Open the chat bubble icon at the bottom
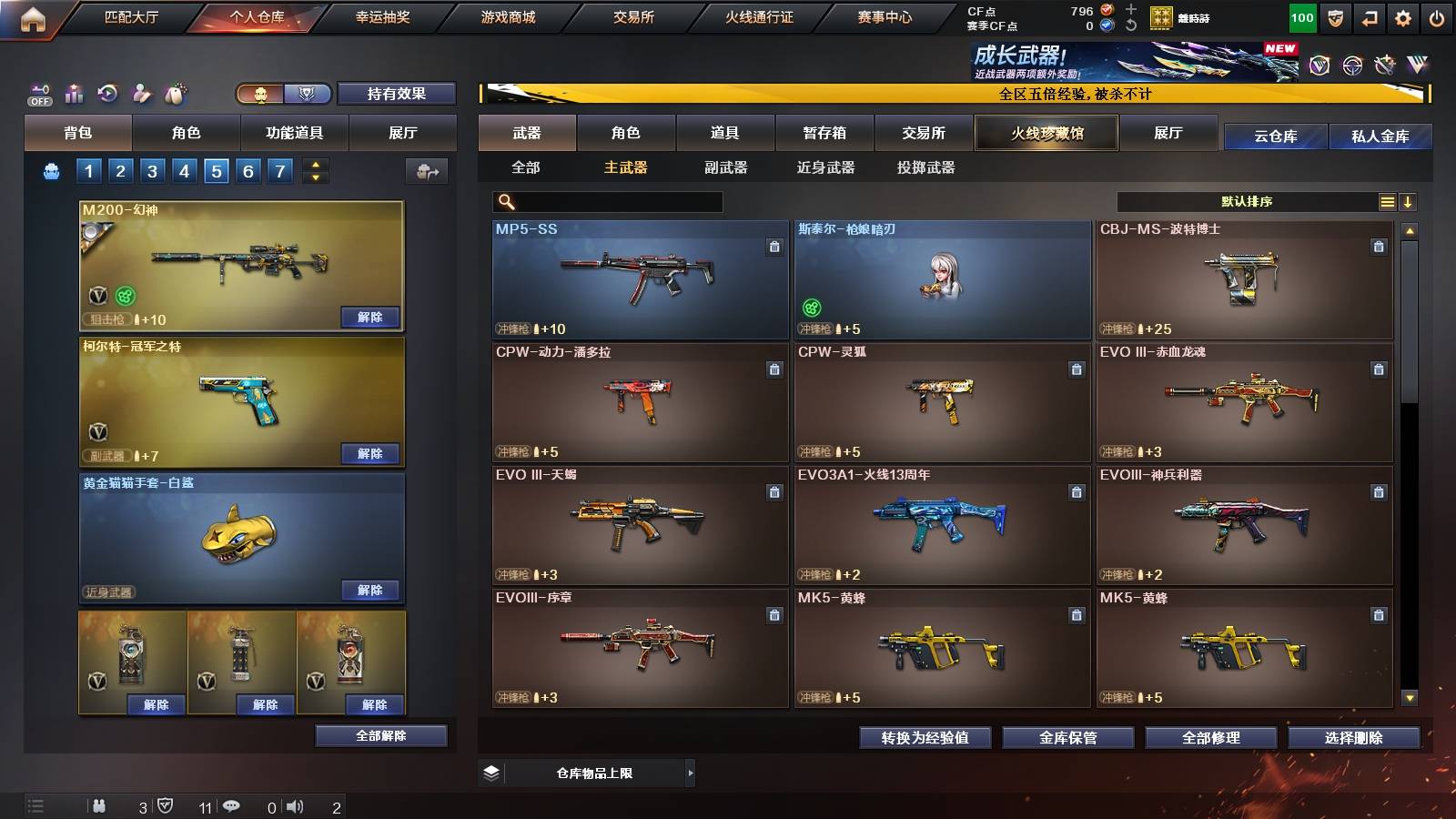The width and height of the screenshot is (1456, 819). pyautogui.click(x=231, y=805)
